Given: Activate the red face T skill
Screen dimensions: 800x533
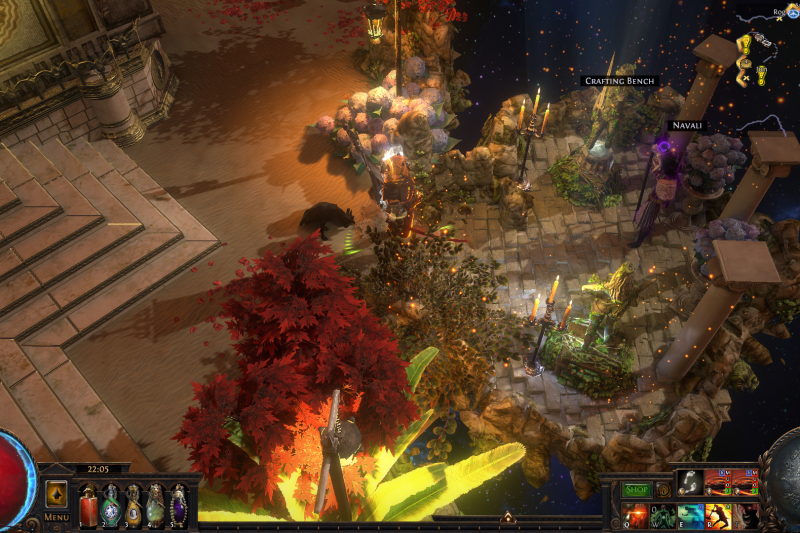Looking at the screenshot, I should coord(744,516).
